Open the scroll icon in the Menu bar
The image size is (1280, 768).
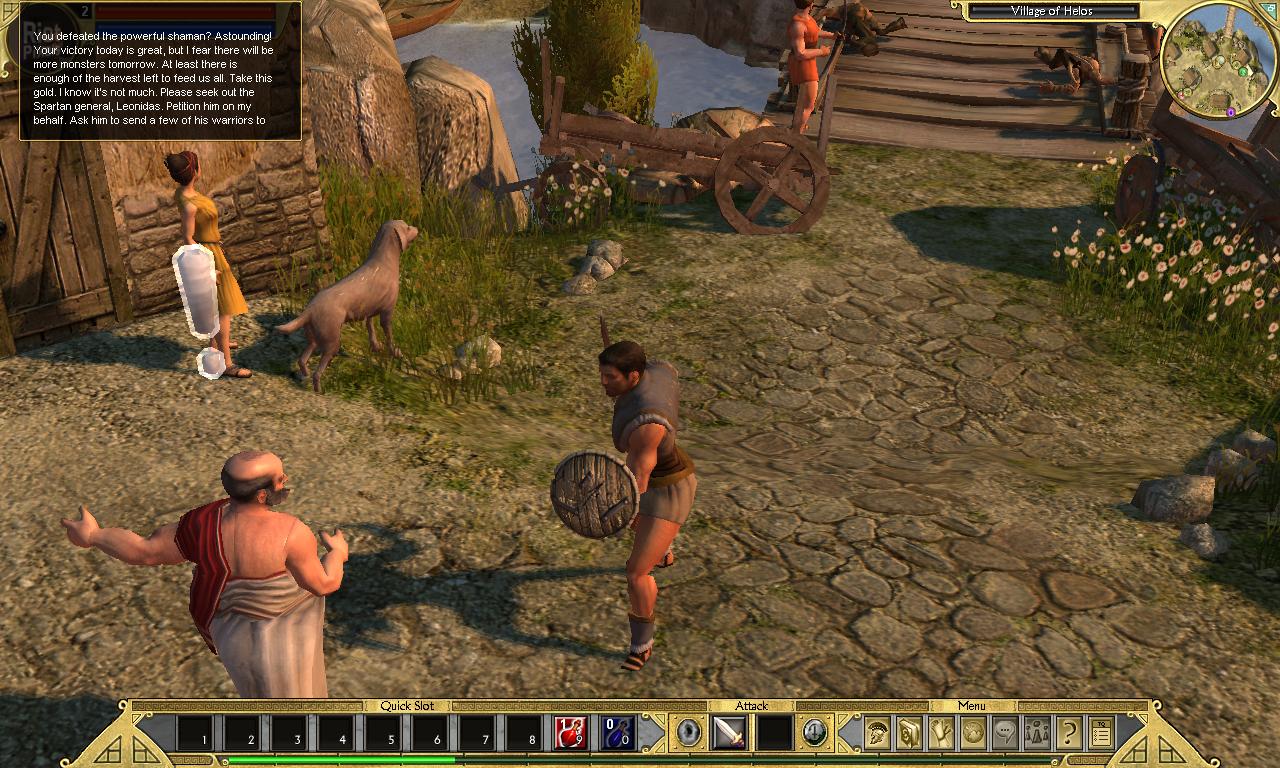941,733
